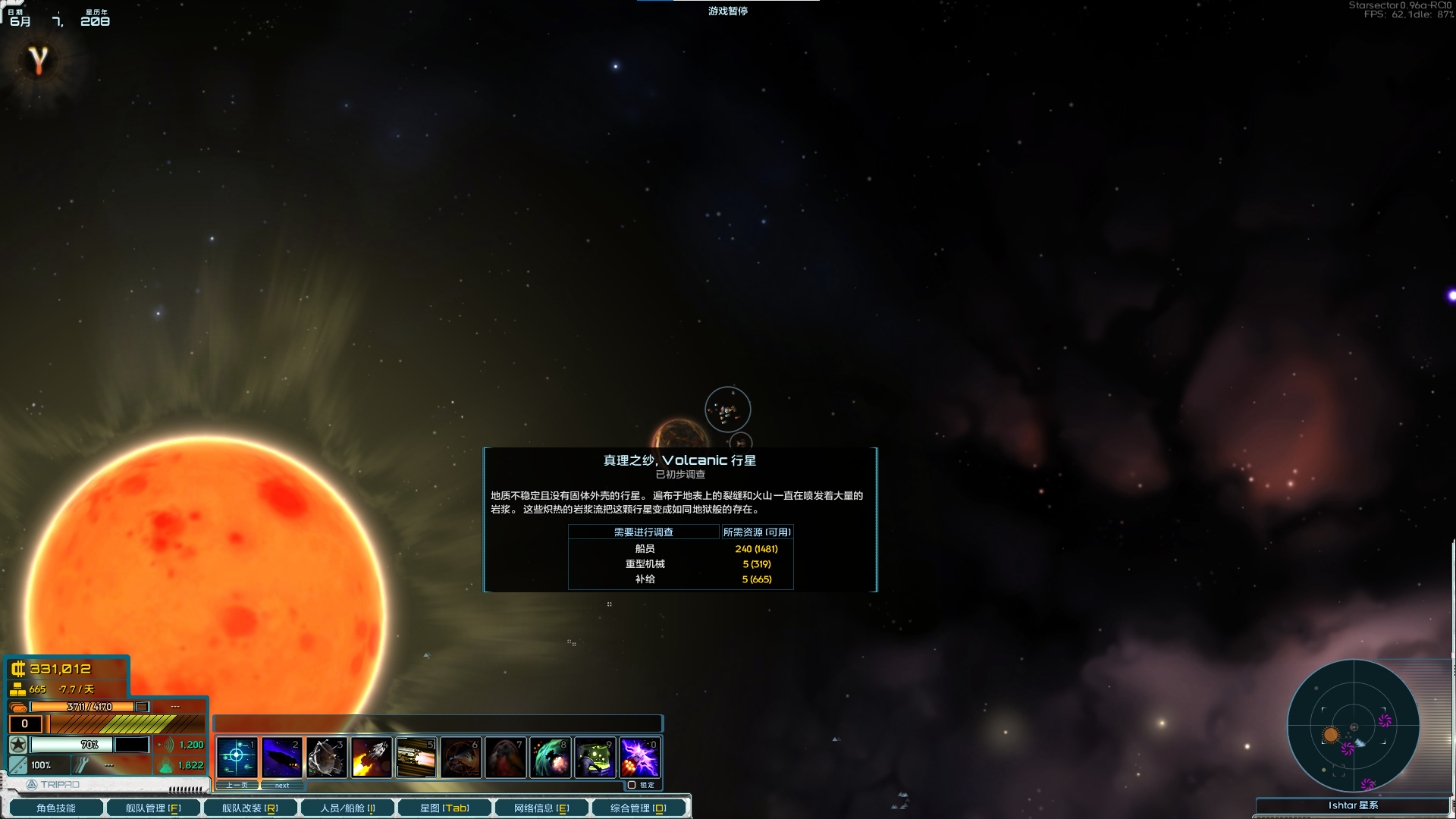This screenshot has width=1456, height=819.
Task: Activate the green comet ability in slot 8
Action: click(550, 757)
